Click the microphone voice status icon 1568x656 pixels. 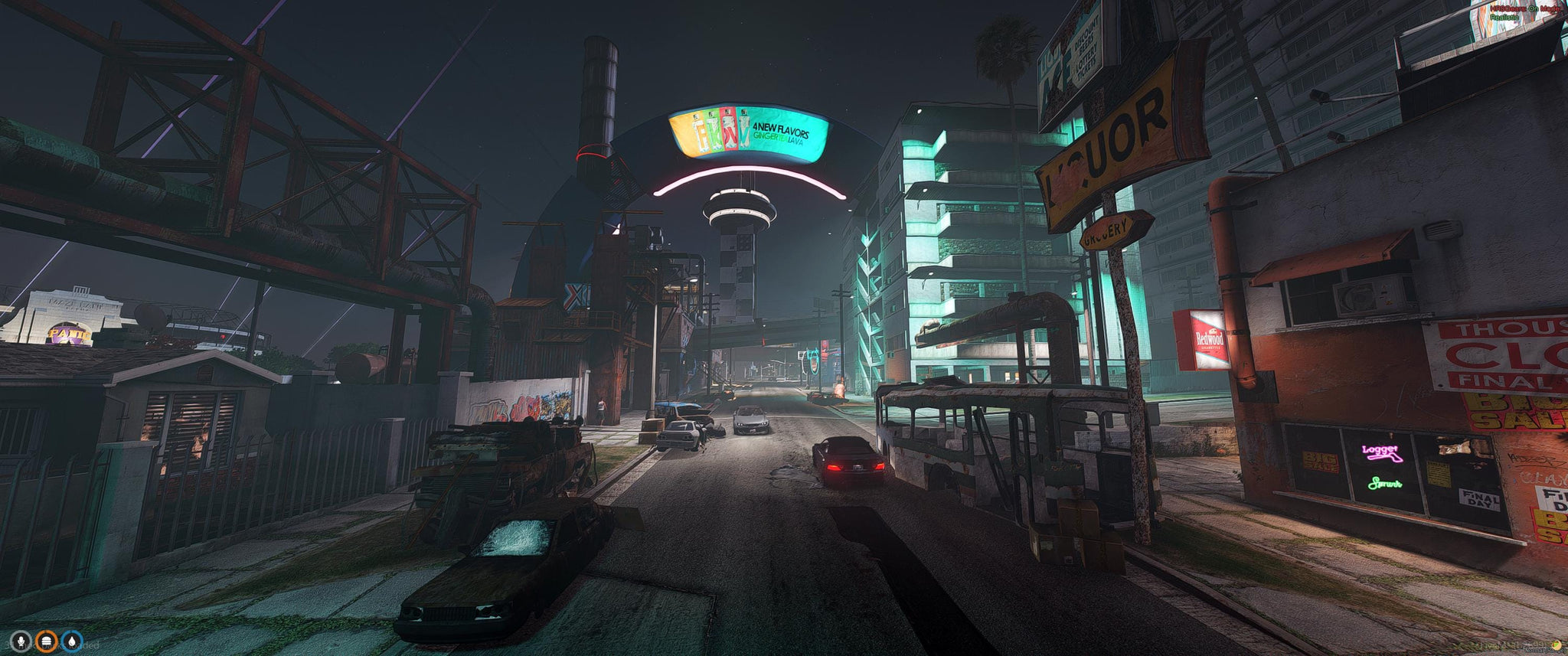(21, 641)
